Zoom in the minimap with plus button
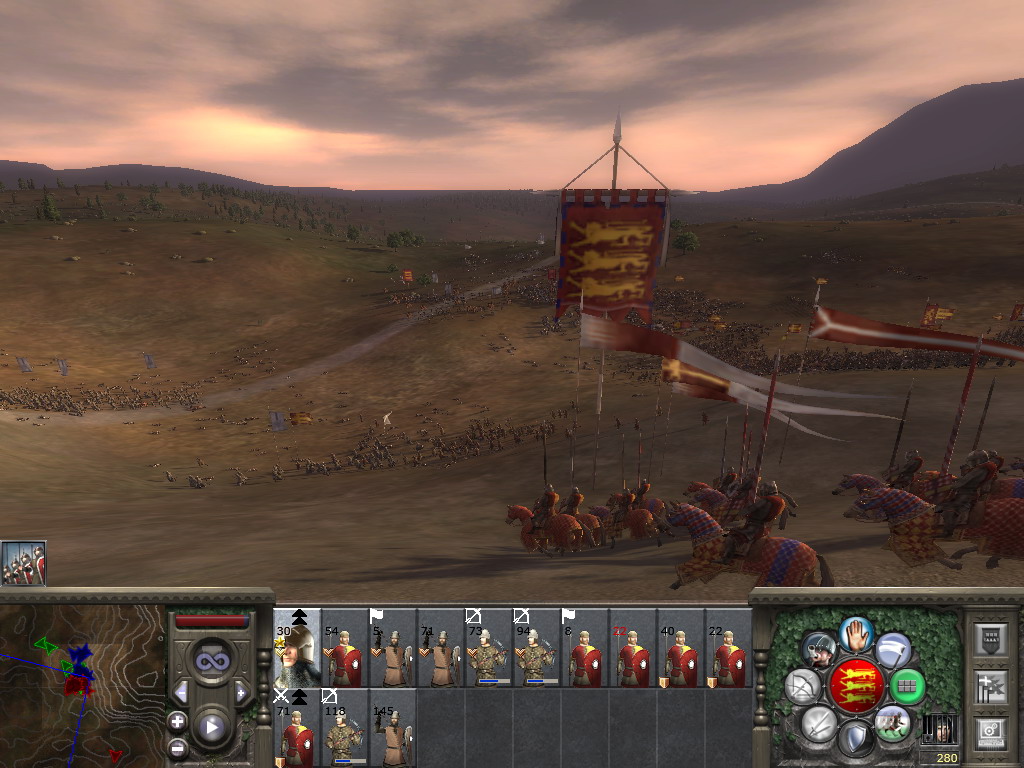The height and width of the screenshot is (768, 1024). (x=177, y=721)
